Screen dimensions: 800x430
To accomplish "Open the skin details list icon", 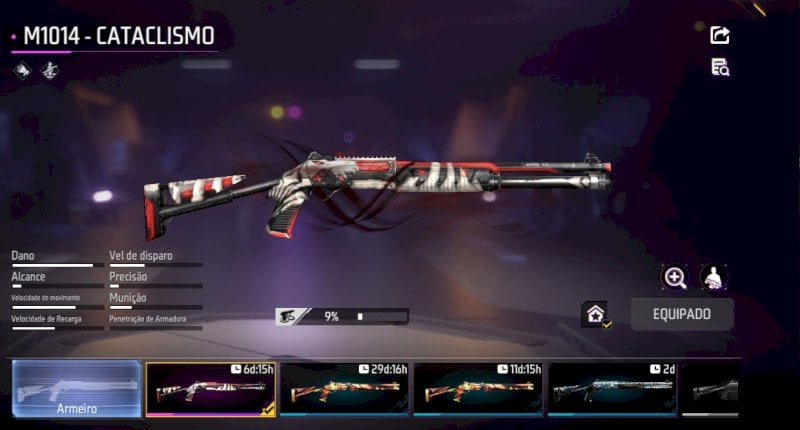I will 719,67.
